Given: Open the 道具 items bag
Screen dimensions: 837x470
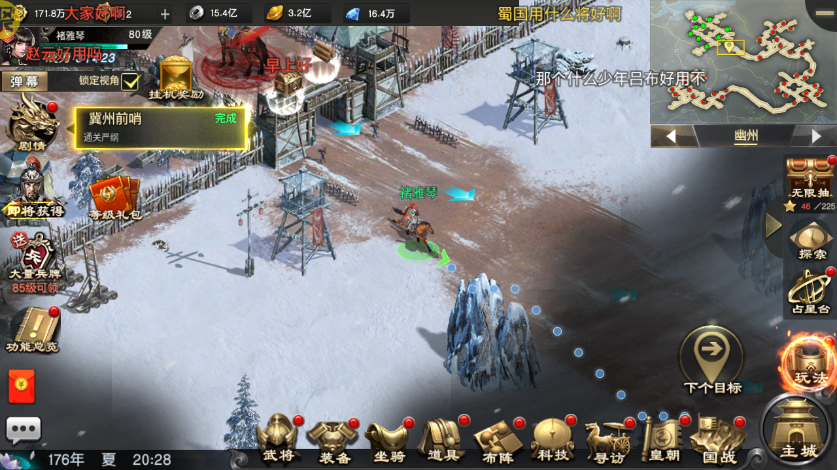Looking at the screenshot, I should point(441,436).
